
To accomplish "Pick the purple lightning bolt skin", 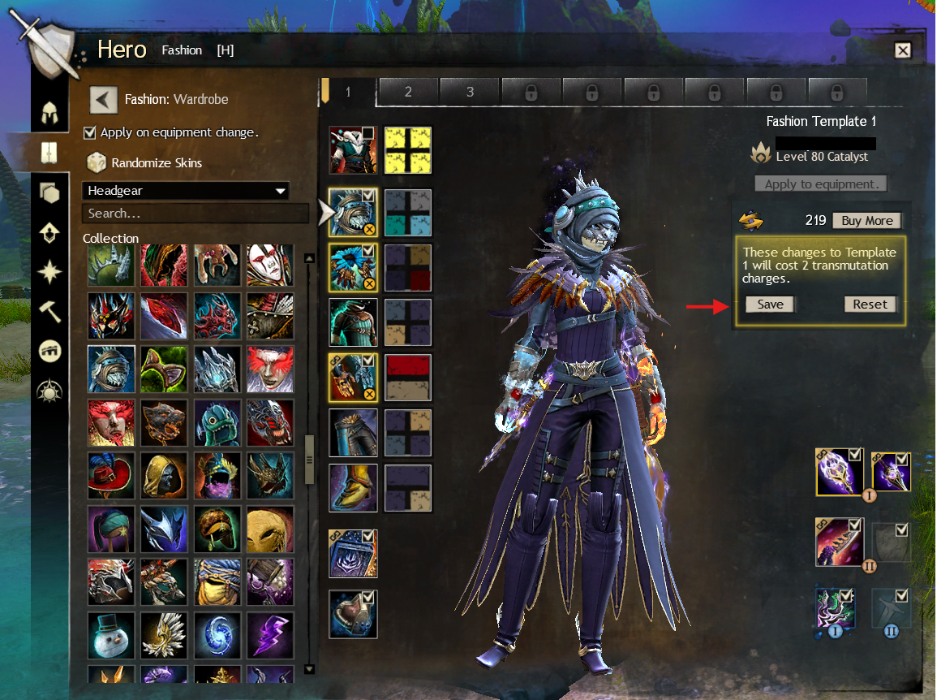I will coord(271,633).
